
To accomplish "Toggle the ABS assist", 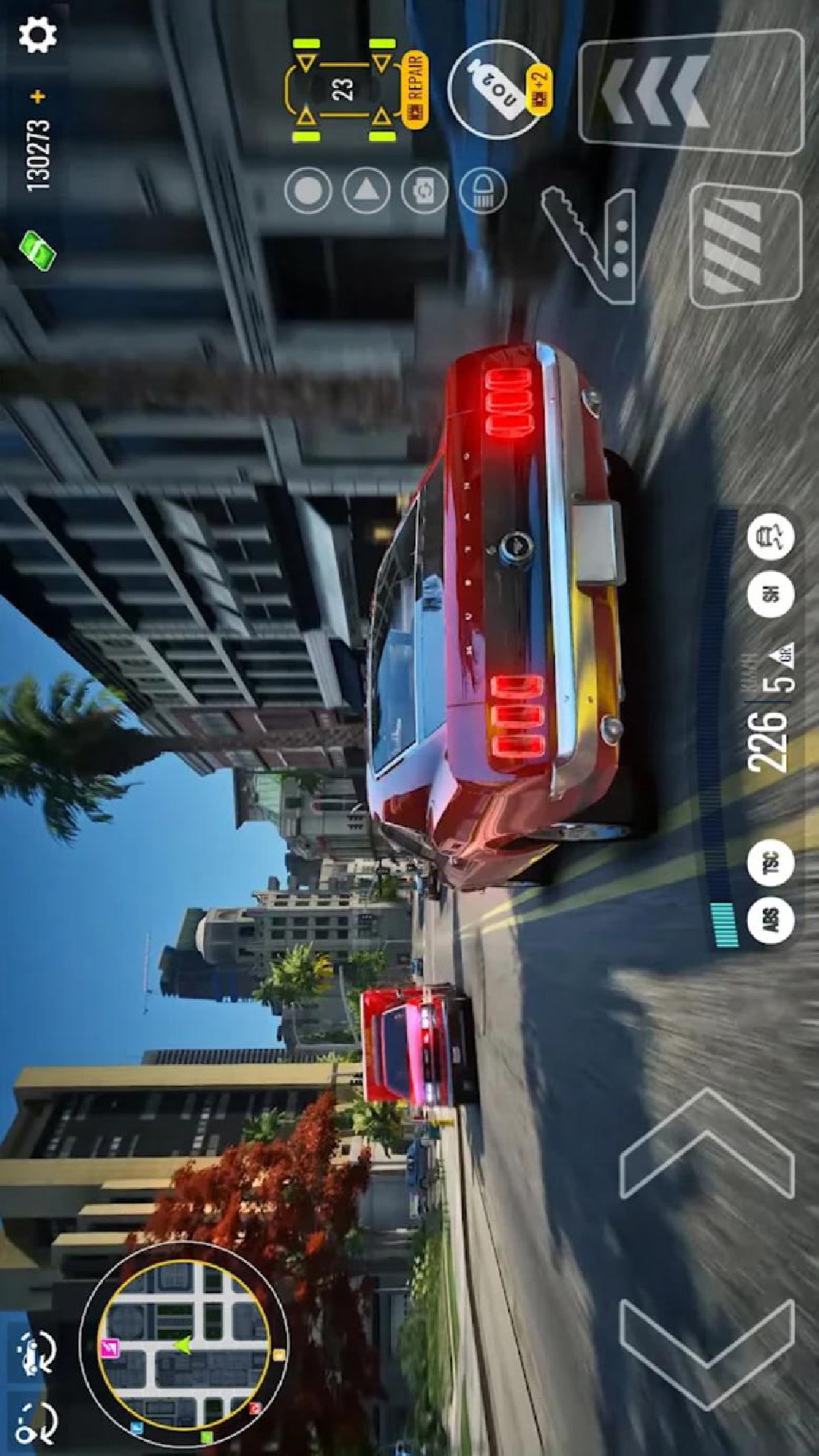I will [770, 920].
